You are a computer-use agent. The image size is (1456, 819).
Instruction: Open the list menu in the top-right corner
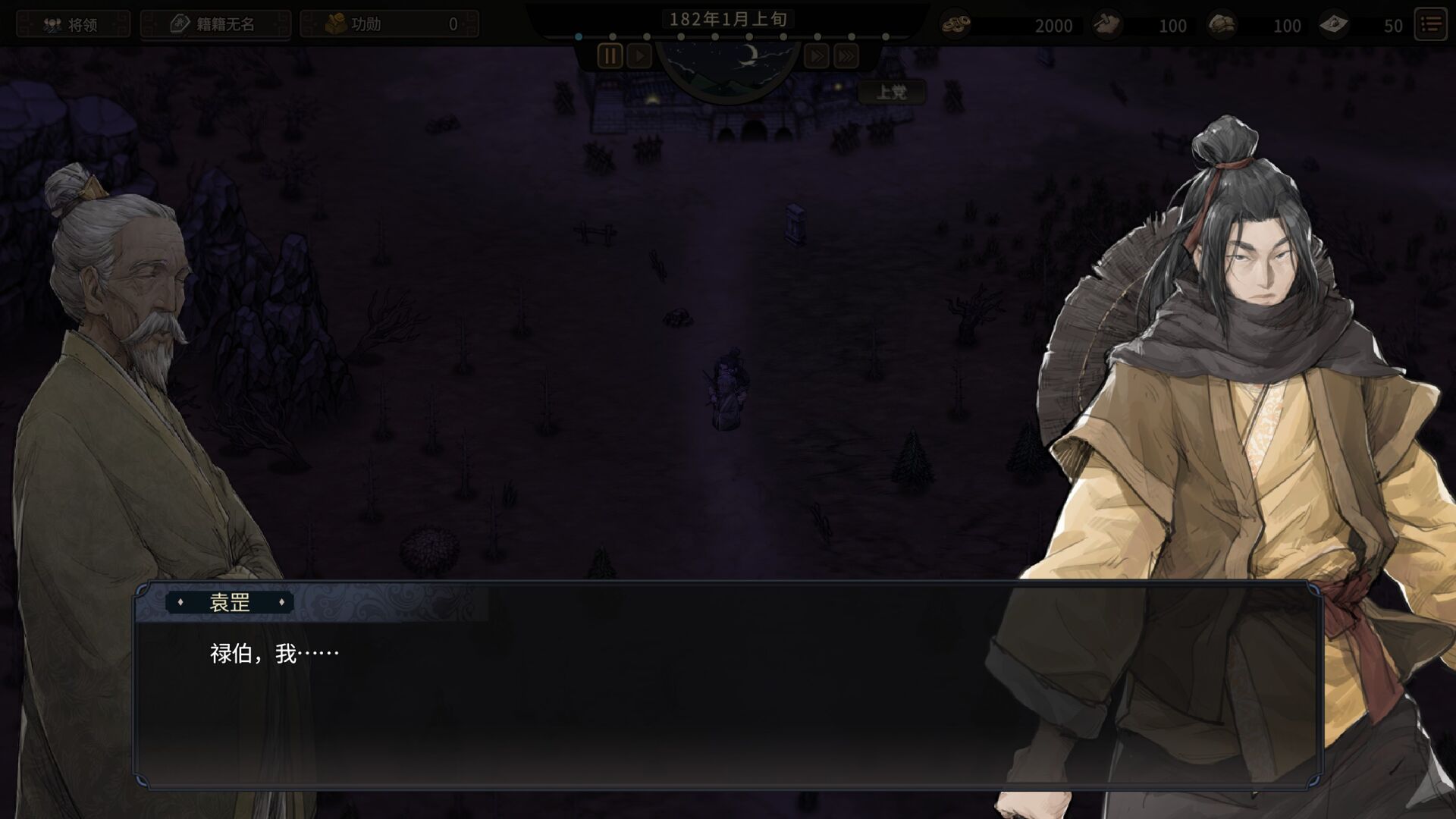pyautogui.click(x=1431, y=24)
